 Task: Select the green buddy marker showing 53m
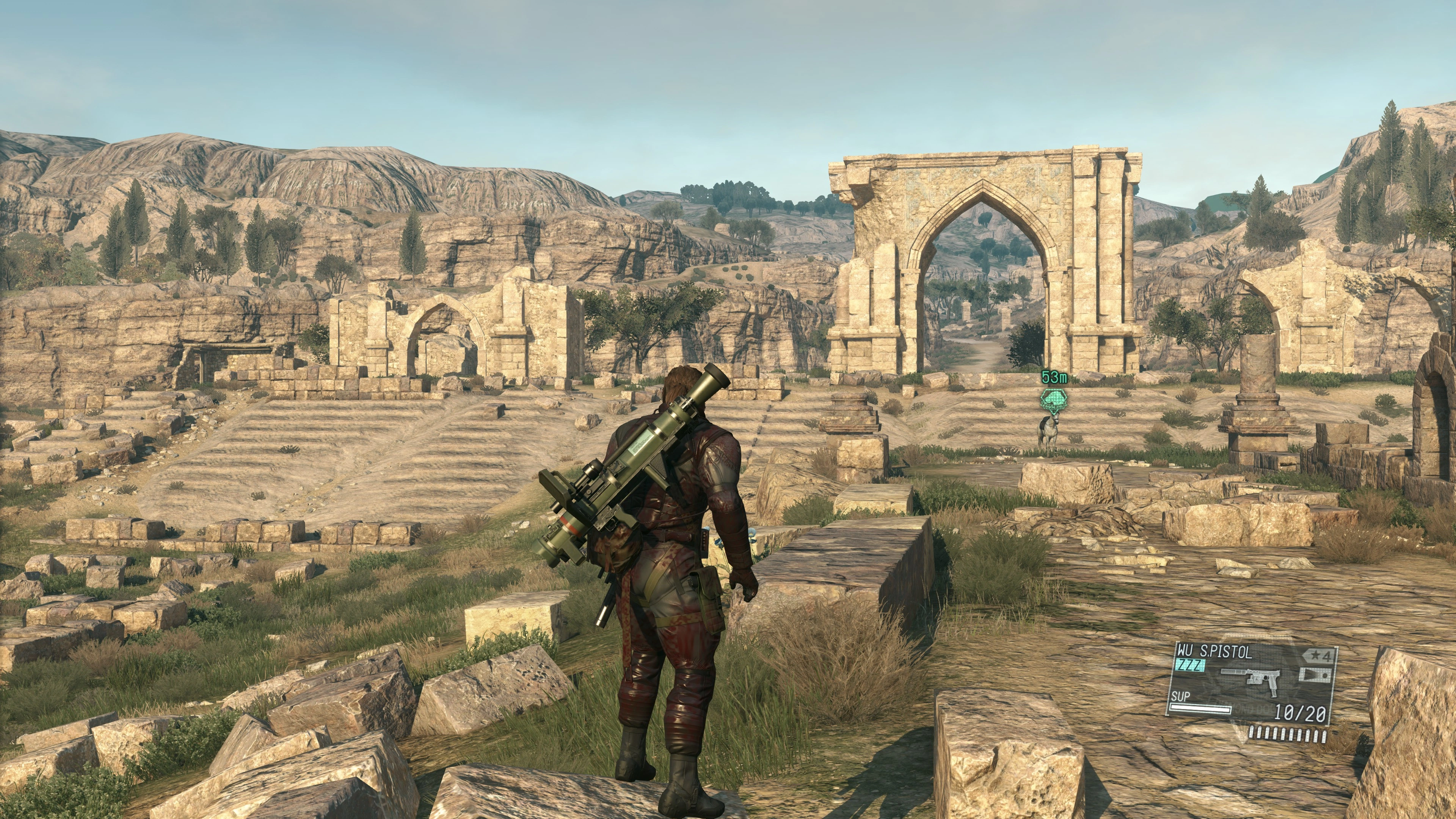tap(1054, 400)
